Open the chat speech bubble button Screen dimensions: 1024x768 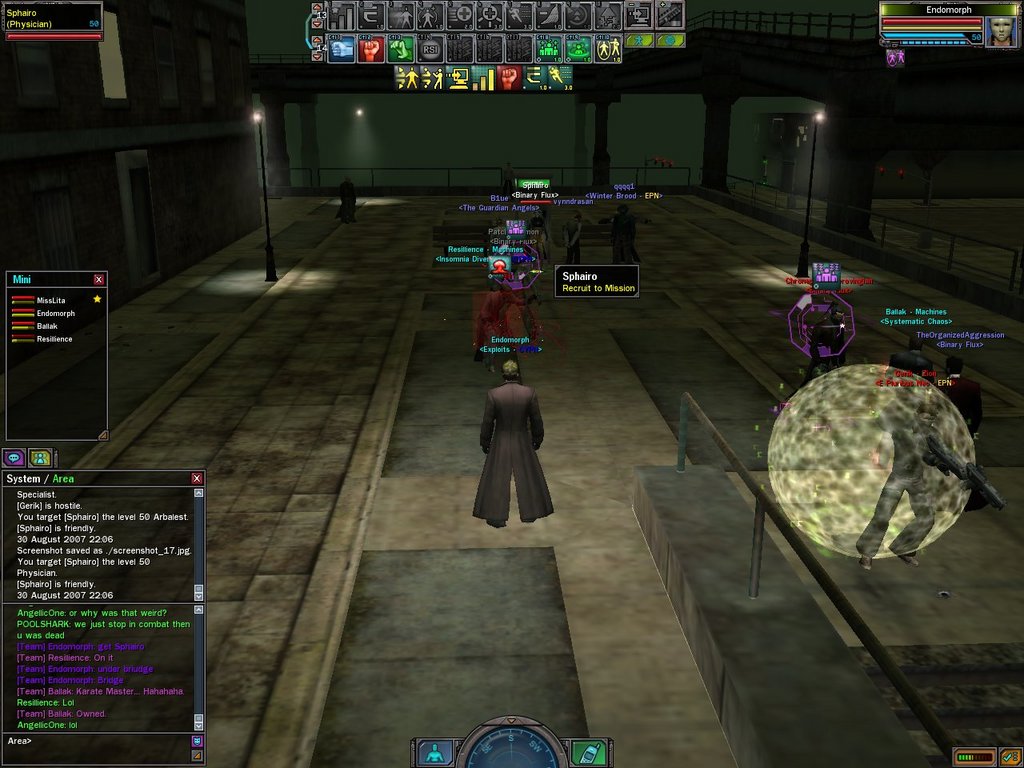coord(14,458)
